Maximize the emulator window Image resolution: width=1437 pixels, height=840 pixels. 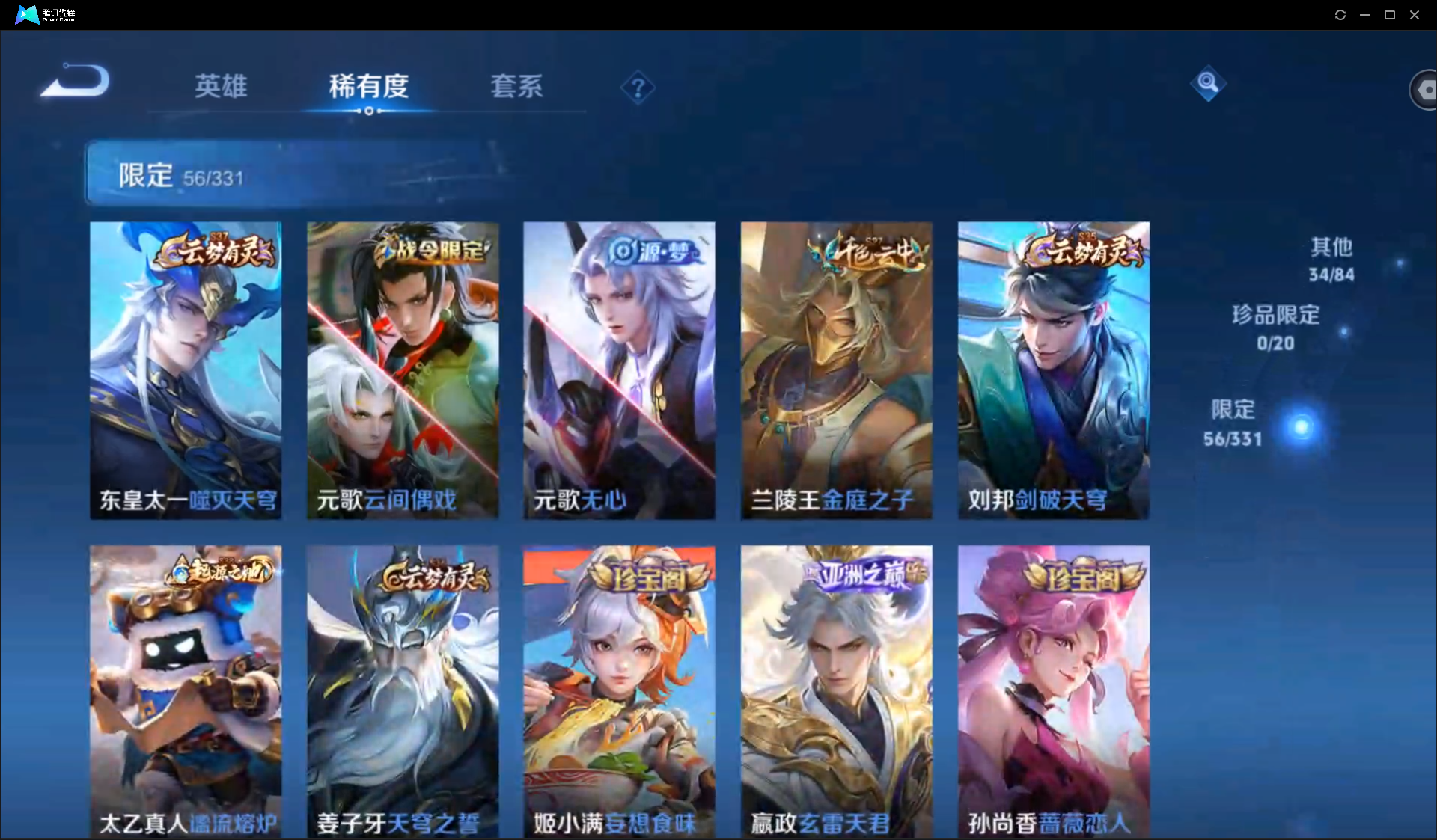(x=1390, y=15)
